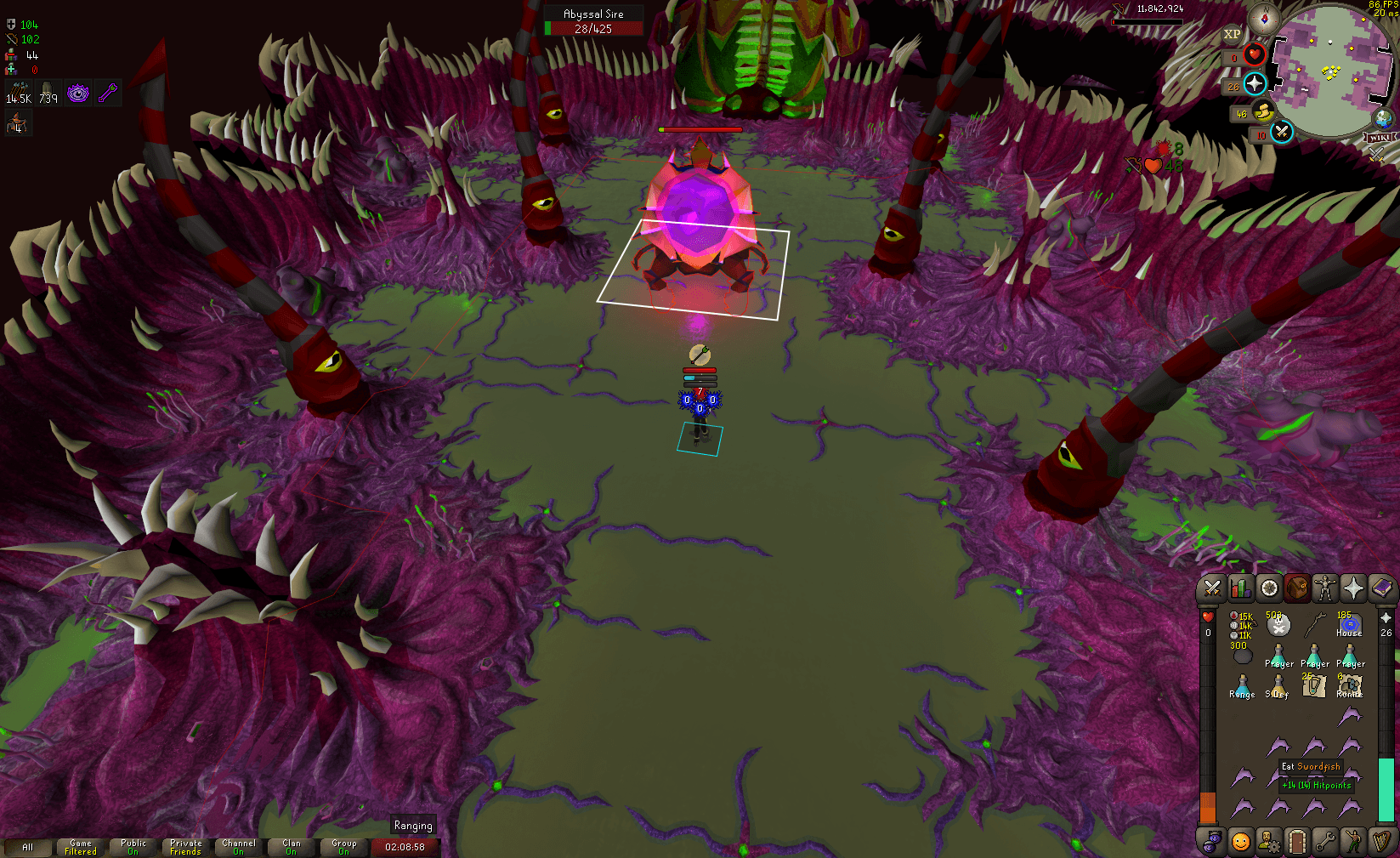Toggle the special attack orb
This screenshot has height=858, width=1400.
click(x=1280, y=133)
